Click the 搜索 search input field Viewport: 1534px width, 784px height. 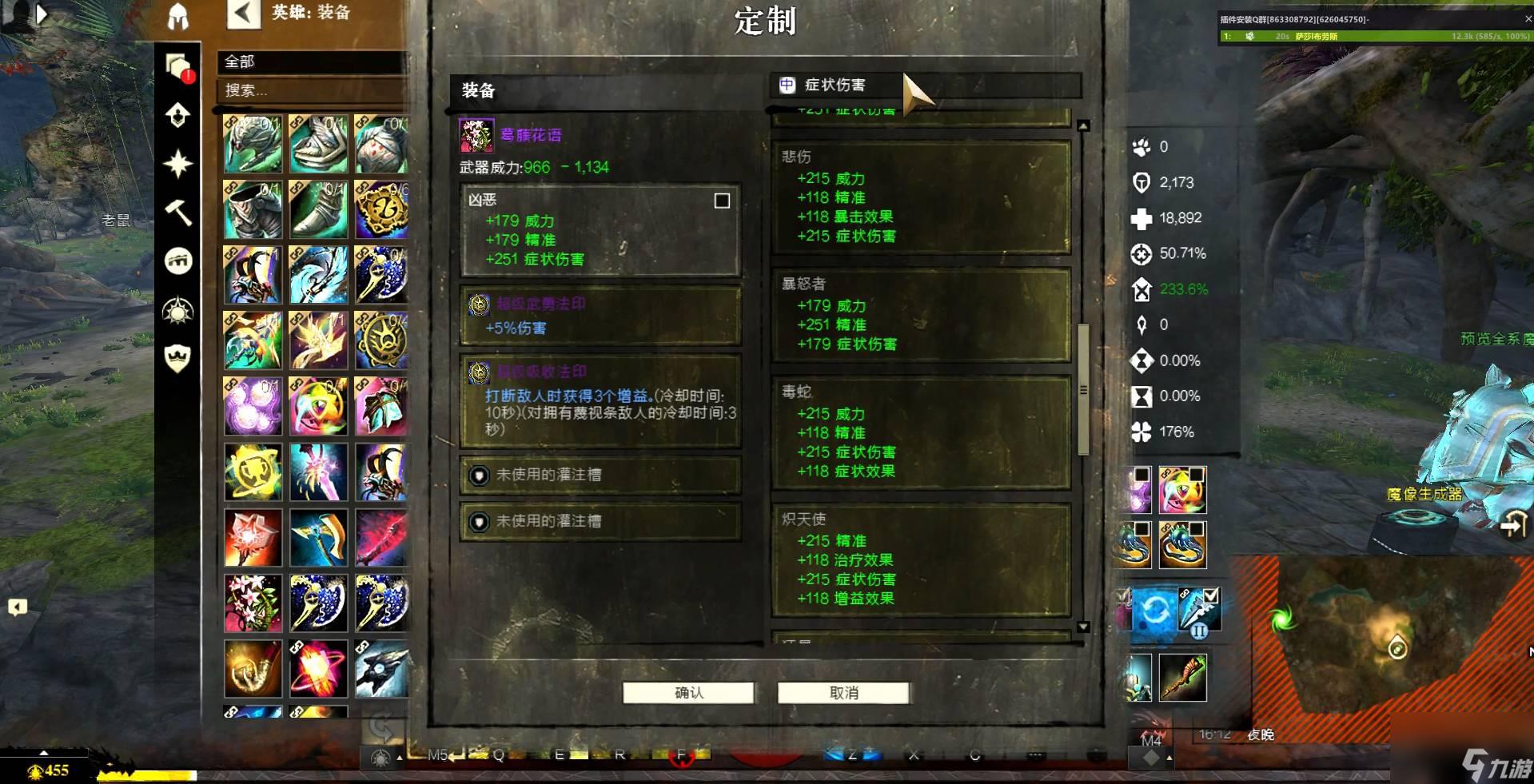pos(312,90)
